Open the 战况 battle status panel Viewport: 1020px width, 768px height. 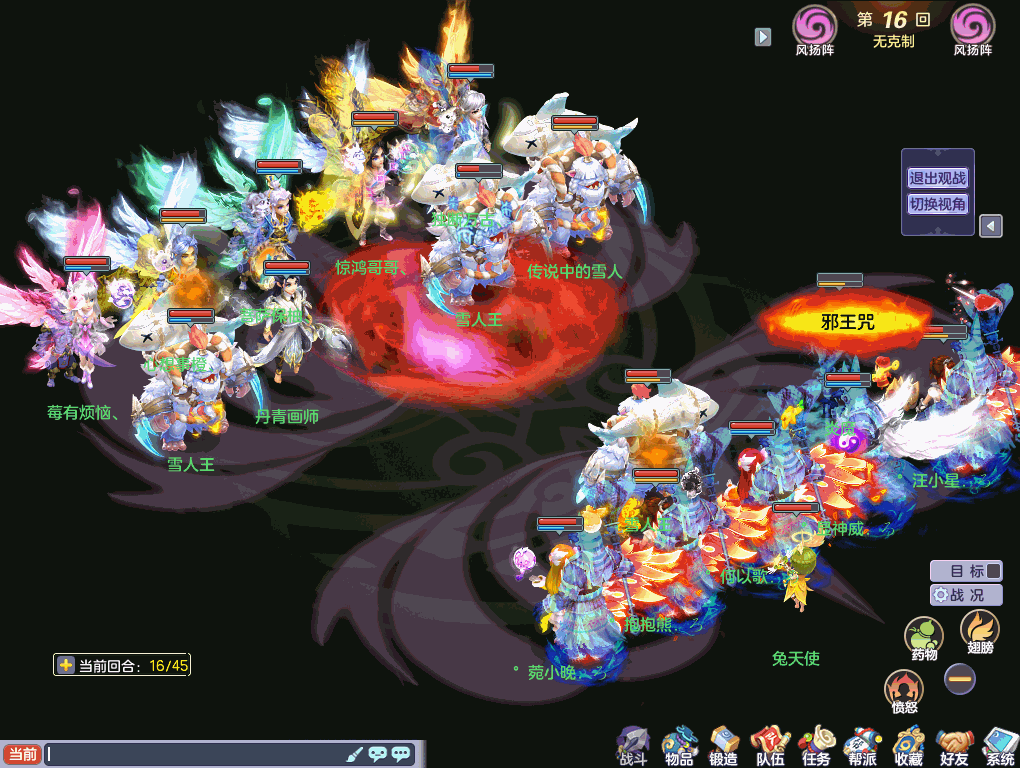pos(966,594)
